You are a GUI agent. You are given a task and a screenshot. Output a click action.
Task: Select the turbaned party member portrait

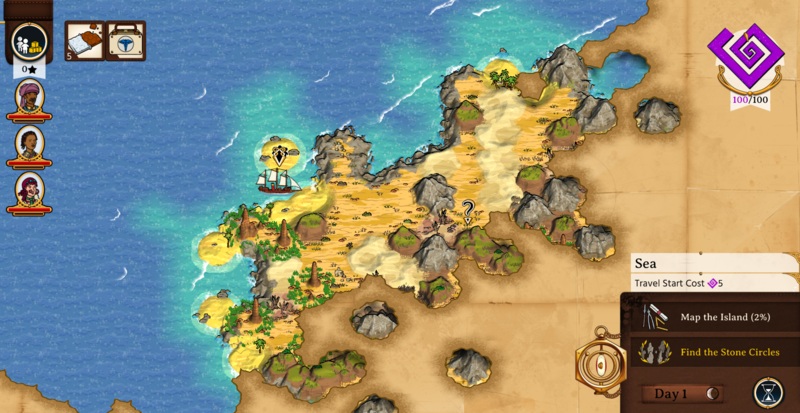pos(30,98)
